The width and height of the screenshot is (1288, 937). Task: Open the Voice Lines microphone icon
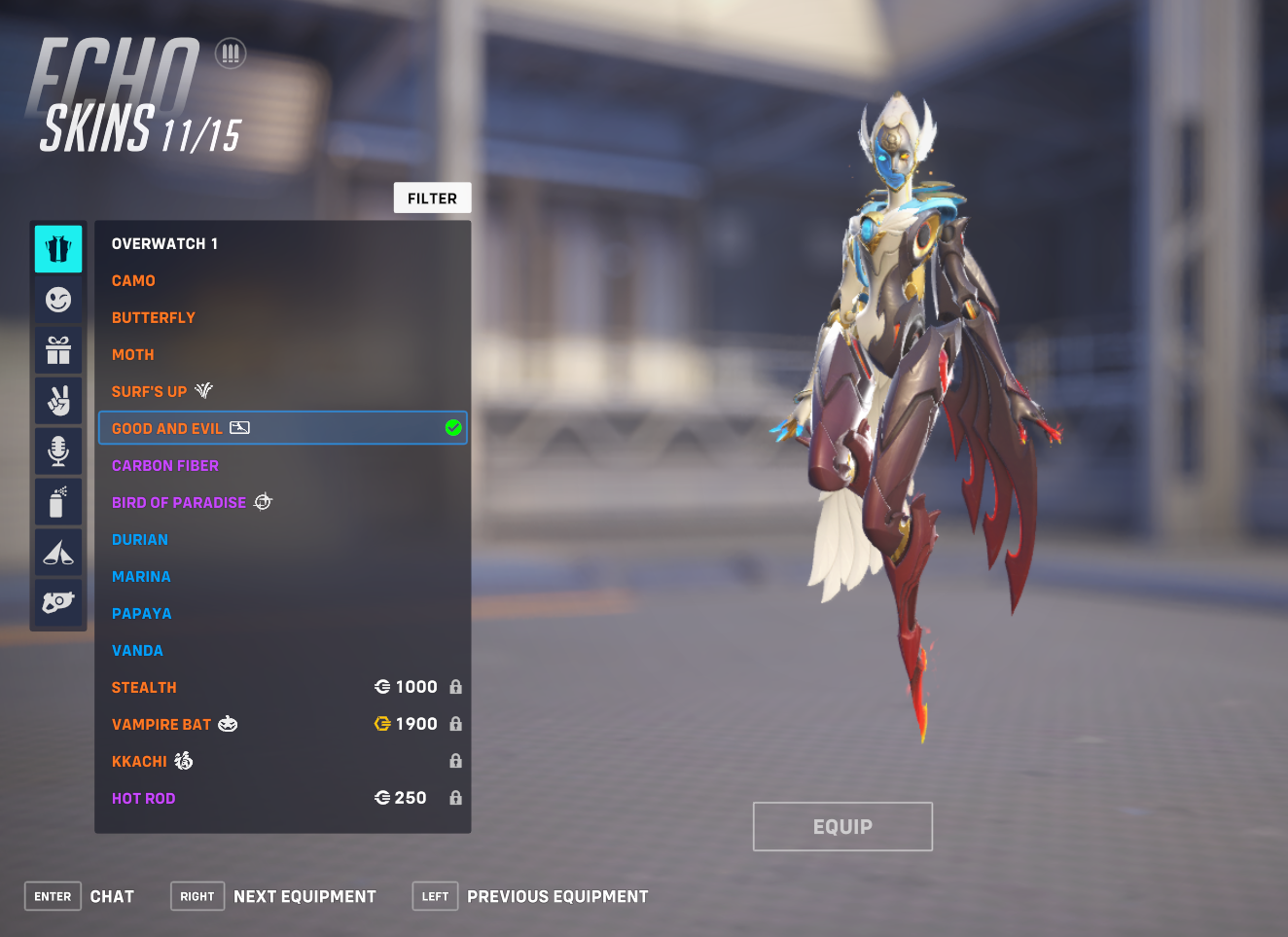[x=57, y=450]
